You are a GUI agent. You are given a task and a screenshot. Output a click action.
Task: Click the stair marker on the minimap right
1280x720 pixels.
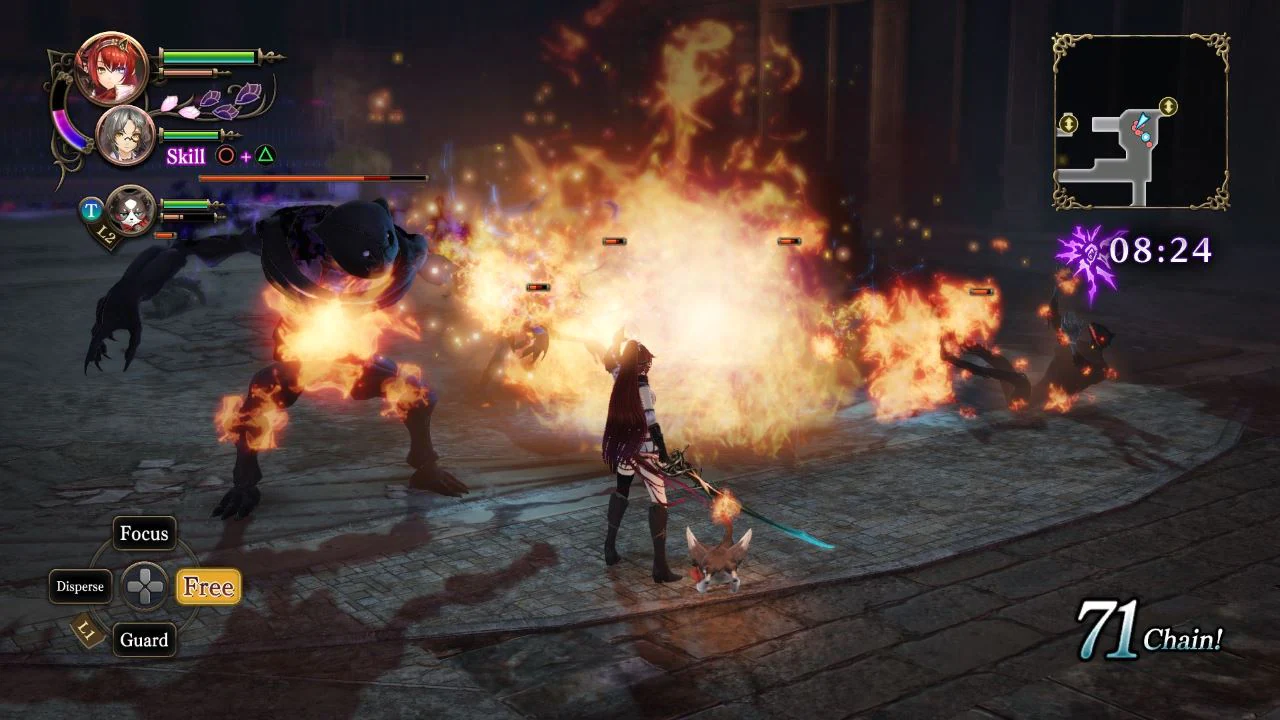[x=1167, y=107]
